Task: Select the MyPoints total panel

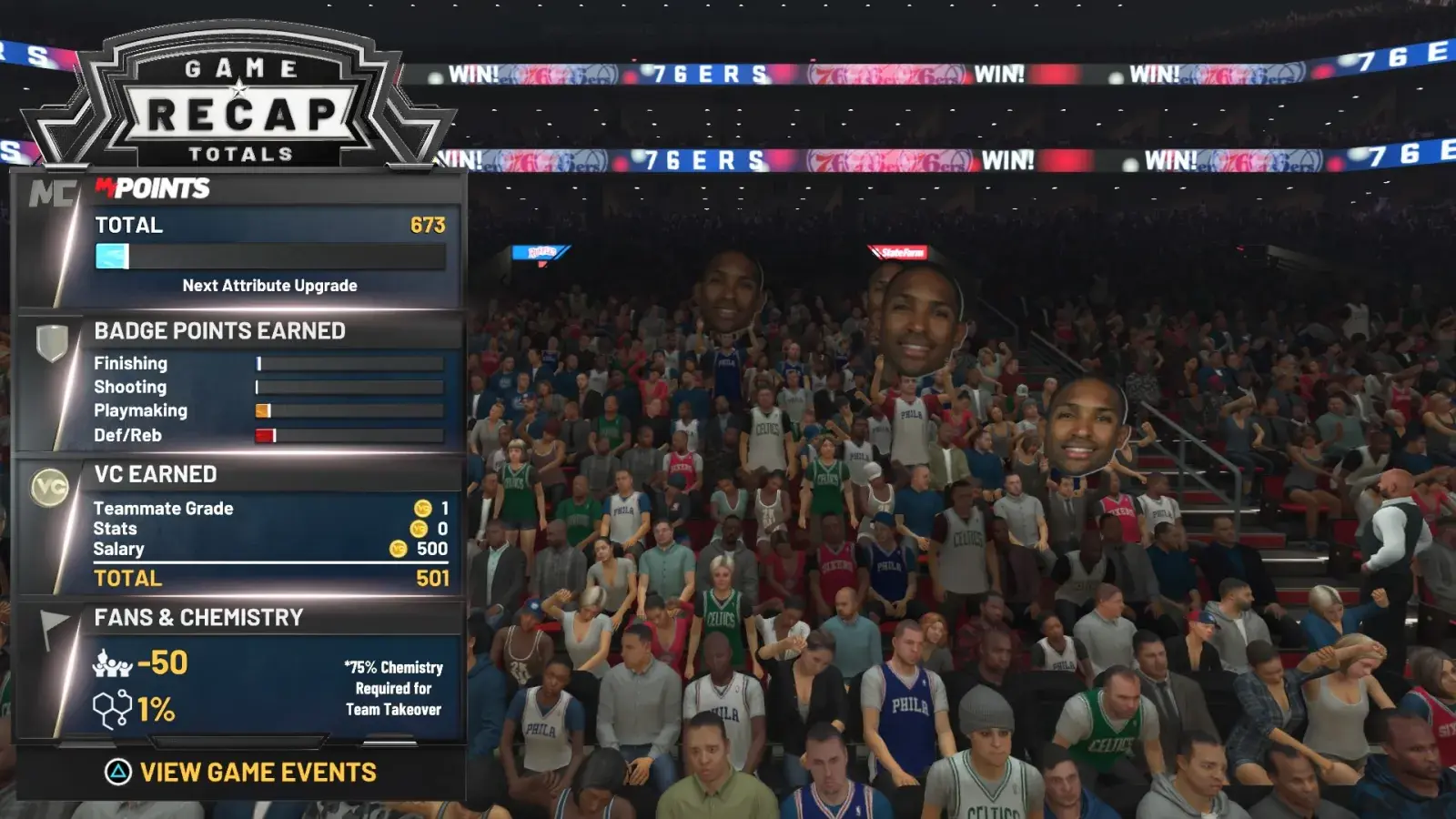Action: [269, 246]
